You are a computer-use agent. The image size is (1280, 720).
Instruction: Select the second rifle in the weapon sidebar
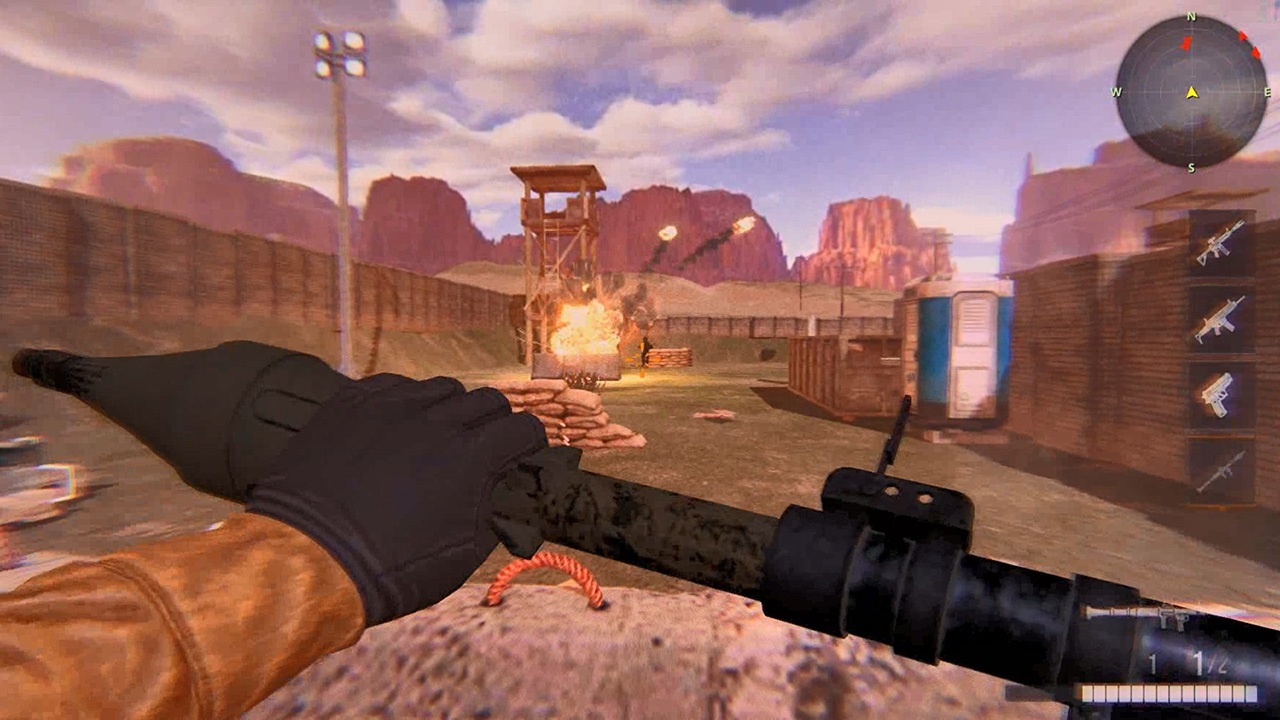point(1218,319)
